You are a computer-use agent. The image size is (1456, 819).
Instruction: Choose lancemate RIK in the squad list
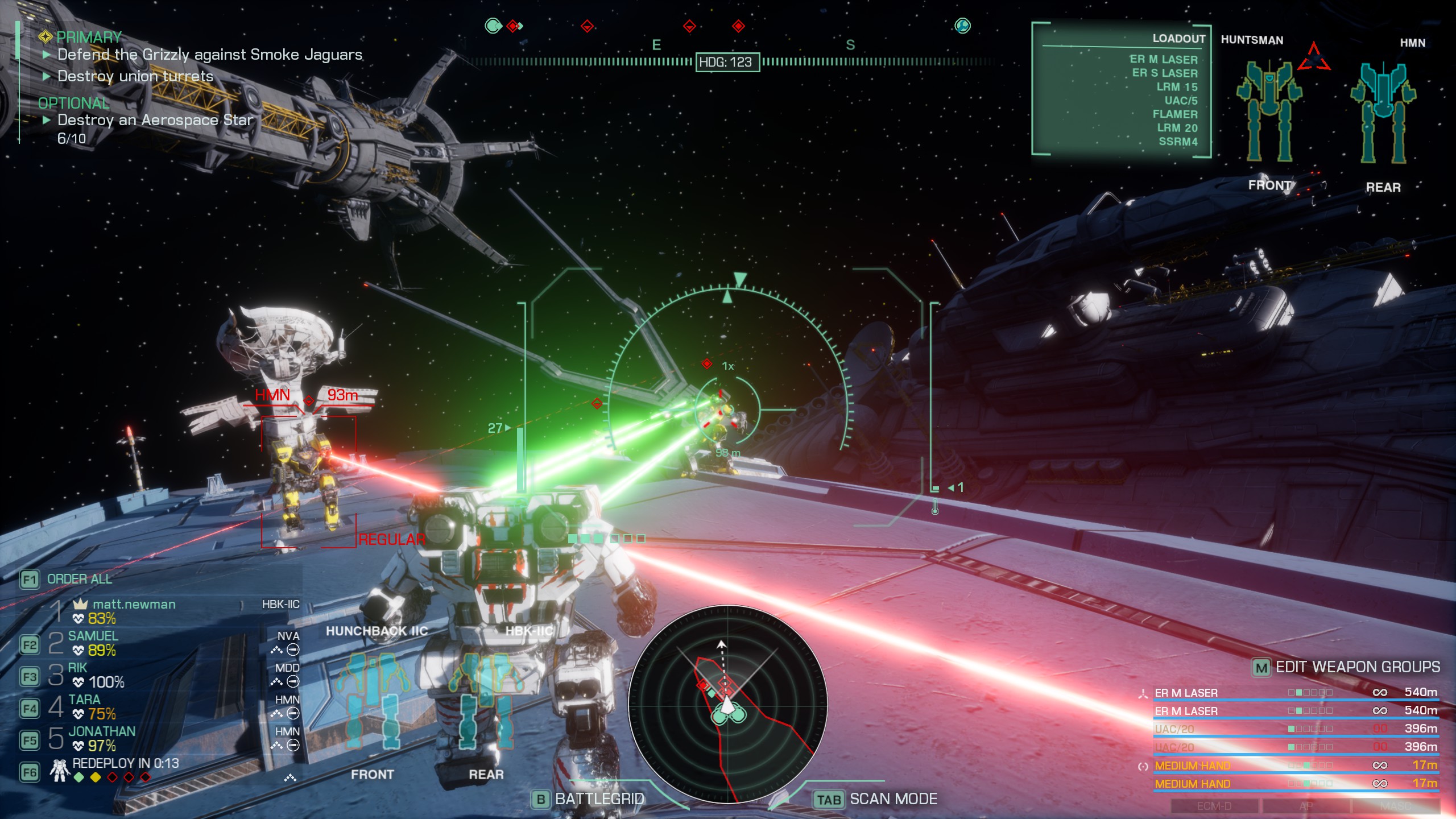tap(78, 668)
